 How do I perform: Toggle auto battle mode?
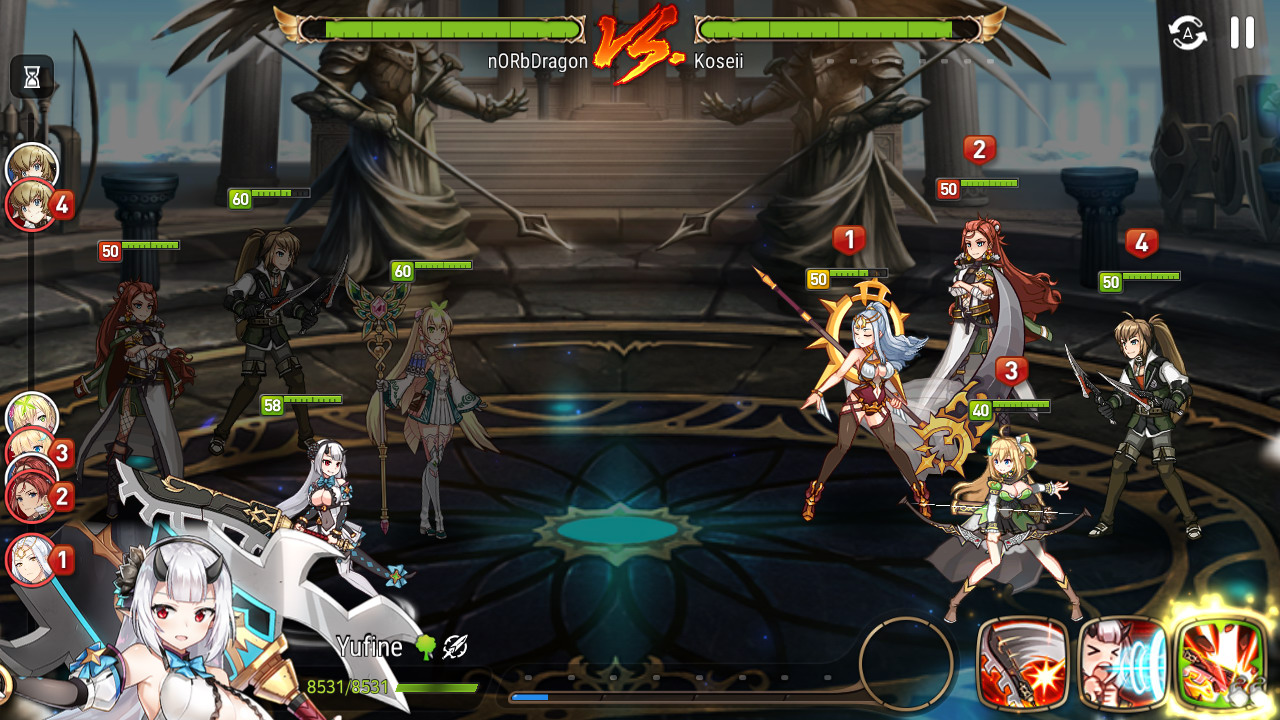(x=1188, y=33)
